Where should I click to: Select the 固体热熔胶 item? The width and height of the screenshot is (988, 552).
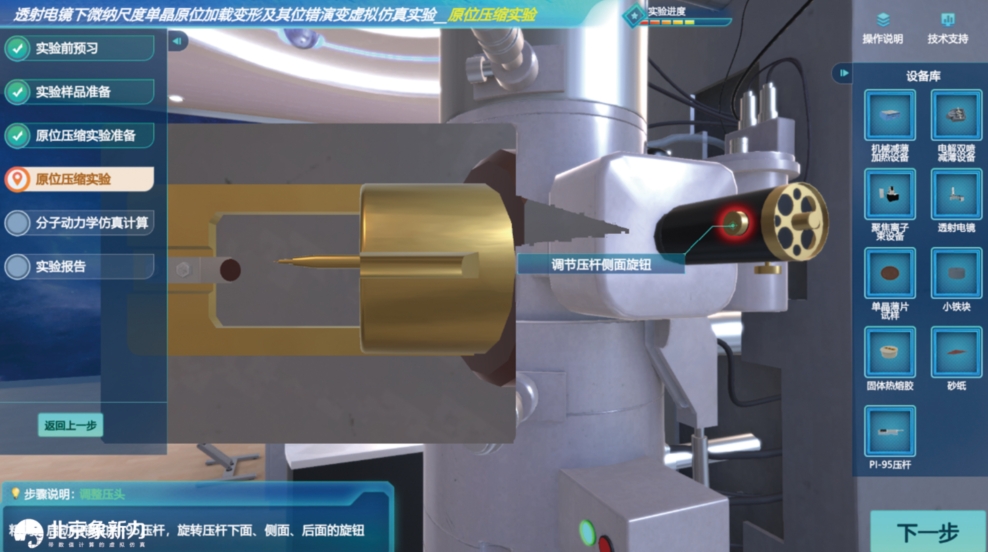(889, 351)
